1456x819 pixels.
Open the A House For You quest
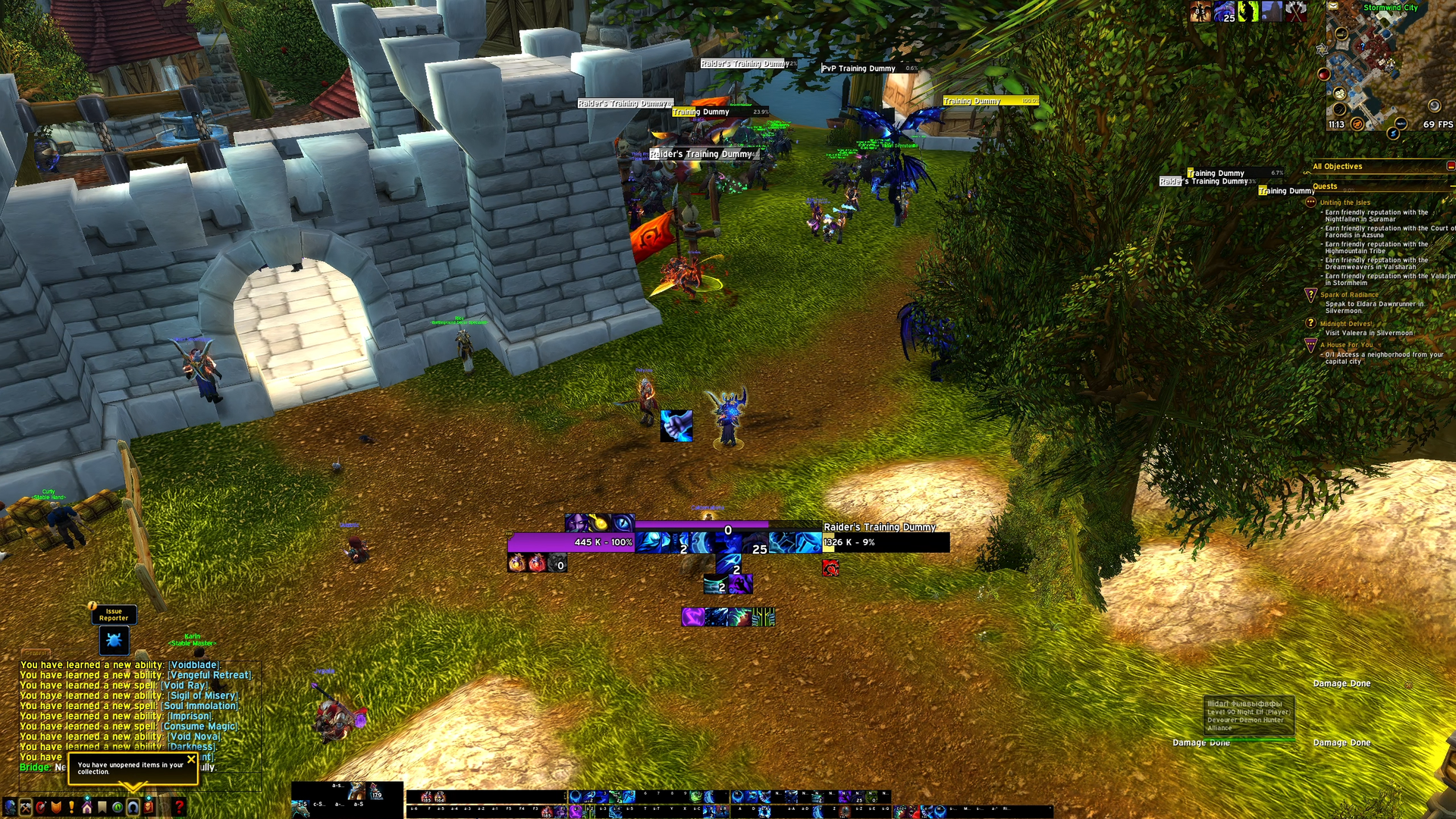click(1345, 345)
